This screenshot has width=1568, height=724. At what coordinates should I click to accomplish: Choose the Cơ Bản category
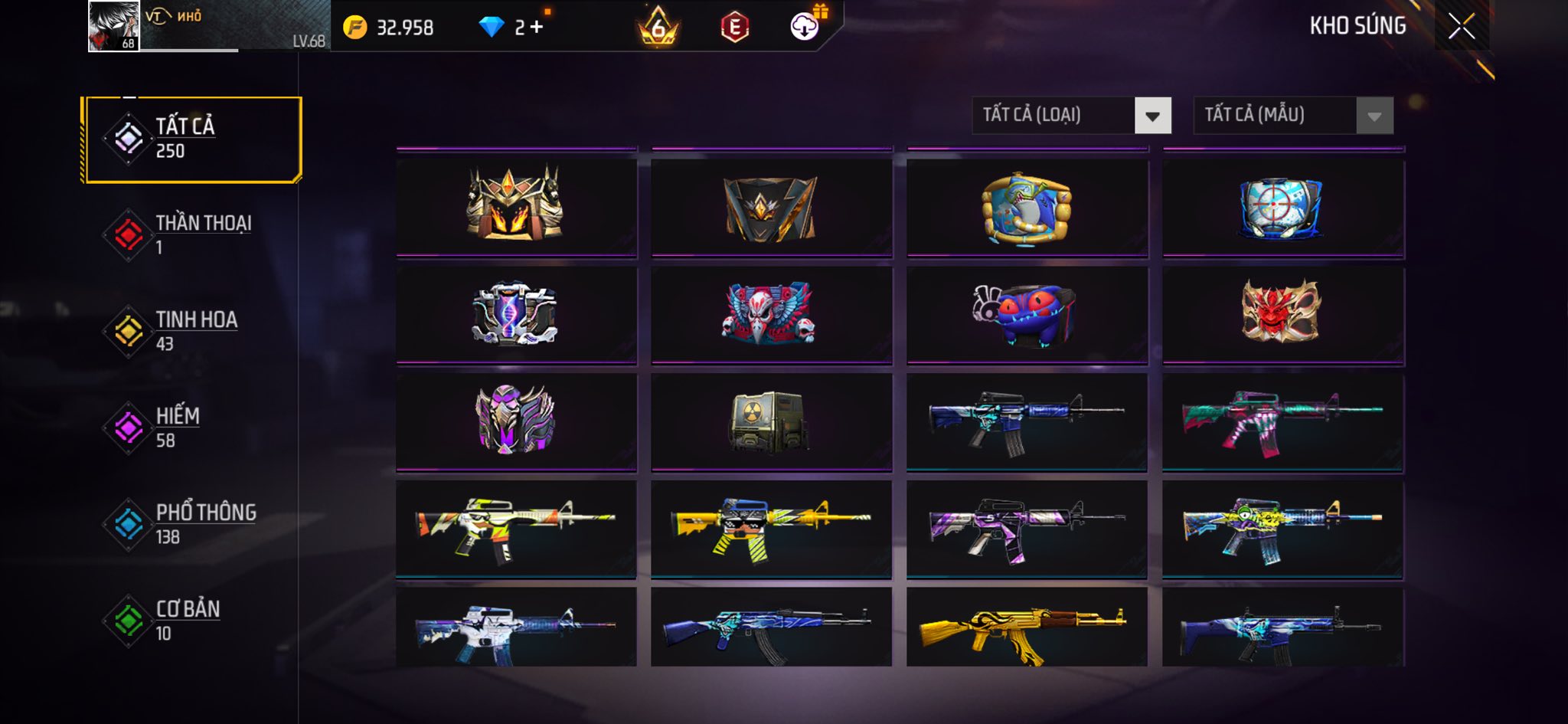click(193, 620)
